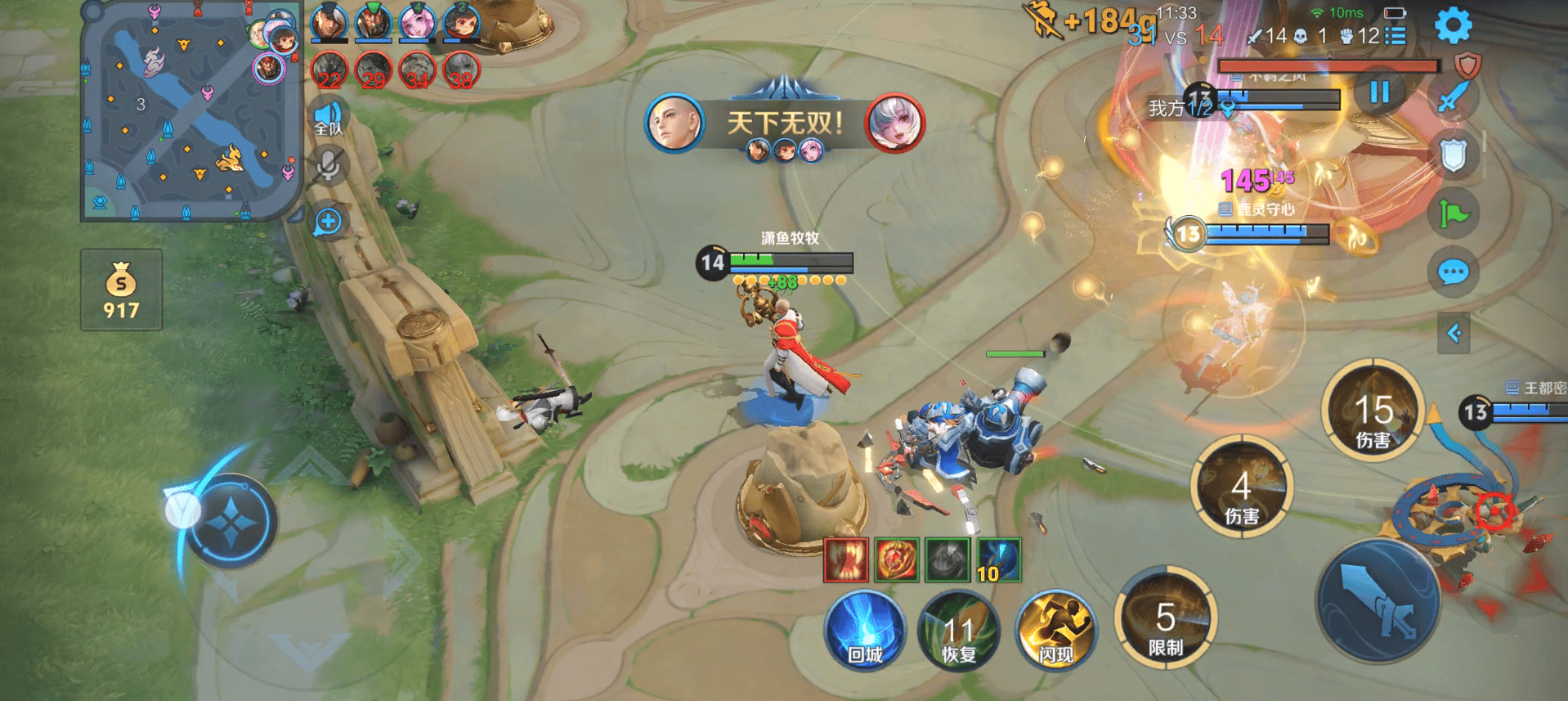1568x701 pixels.
Task: Open the settings gear
Action: [x=1453, y=25]
